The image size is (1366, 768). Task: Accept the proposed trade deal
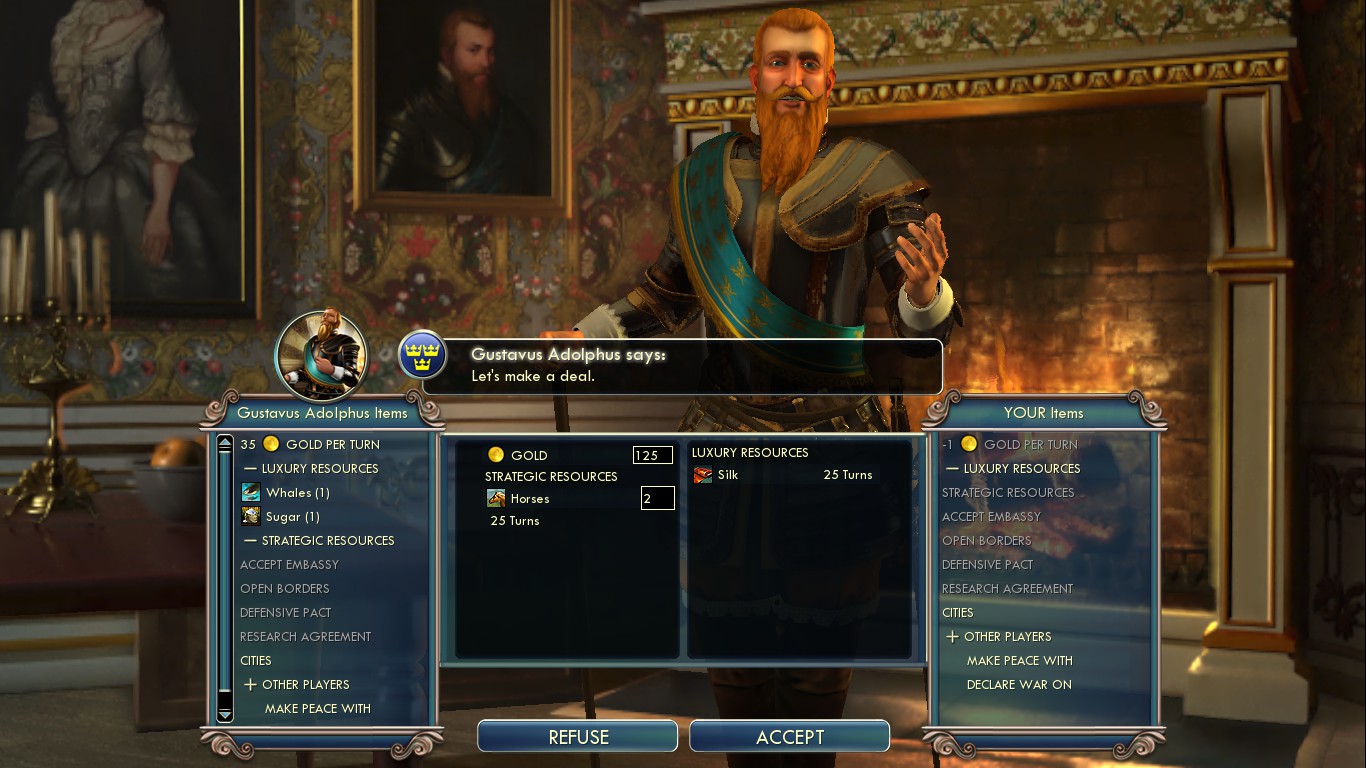pyautogui.click(x=789, y=737)
